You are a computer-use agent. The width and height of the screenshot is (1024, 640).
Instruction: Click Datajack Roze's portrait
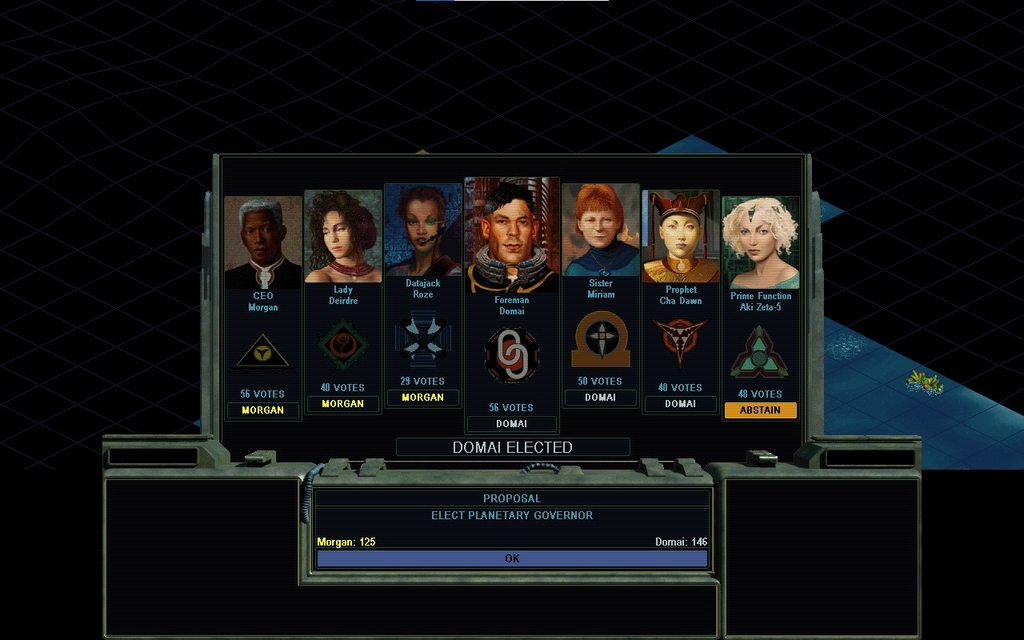423,231
